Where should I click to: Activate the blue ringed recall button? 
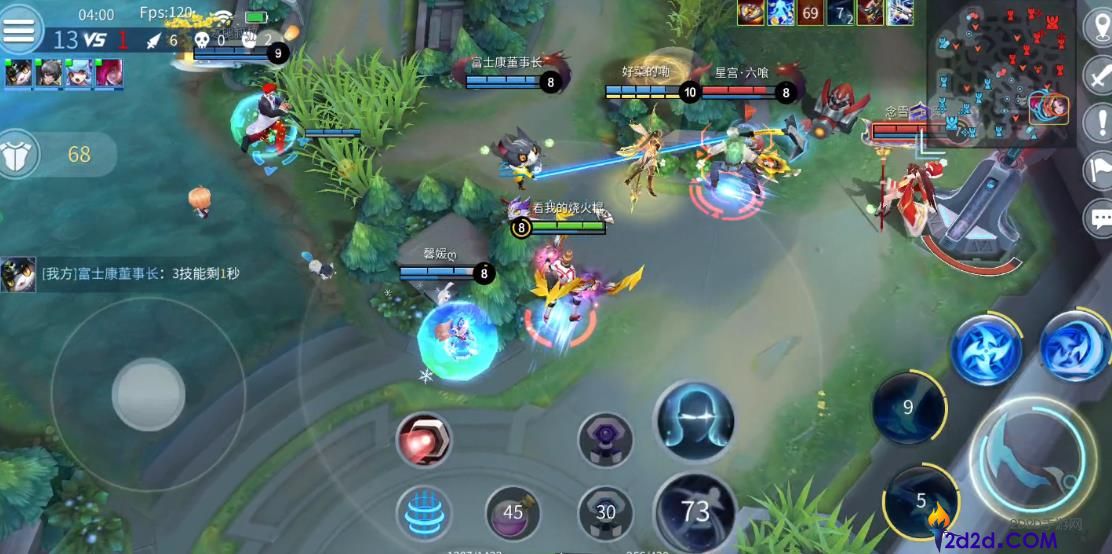click(423, 513)
